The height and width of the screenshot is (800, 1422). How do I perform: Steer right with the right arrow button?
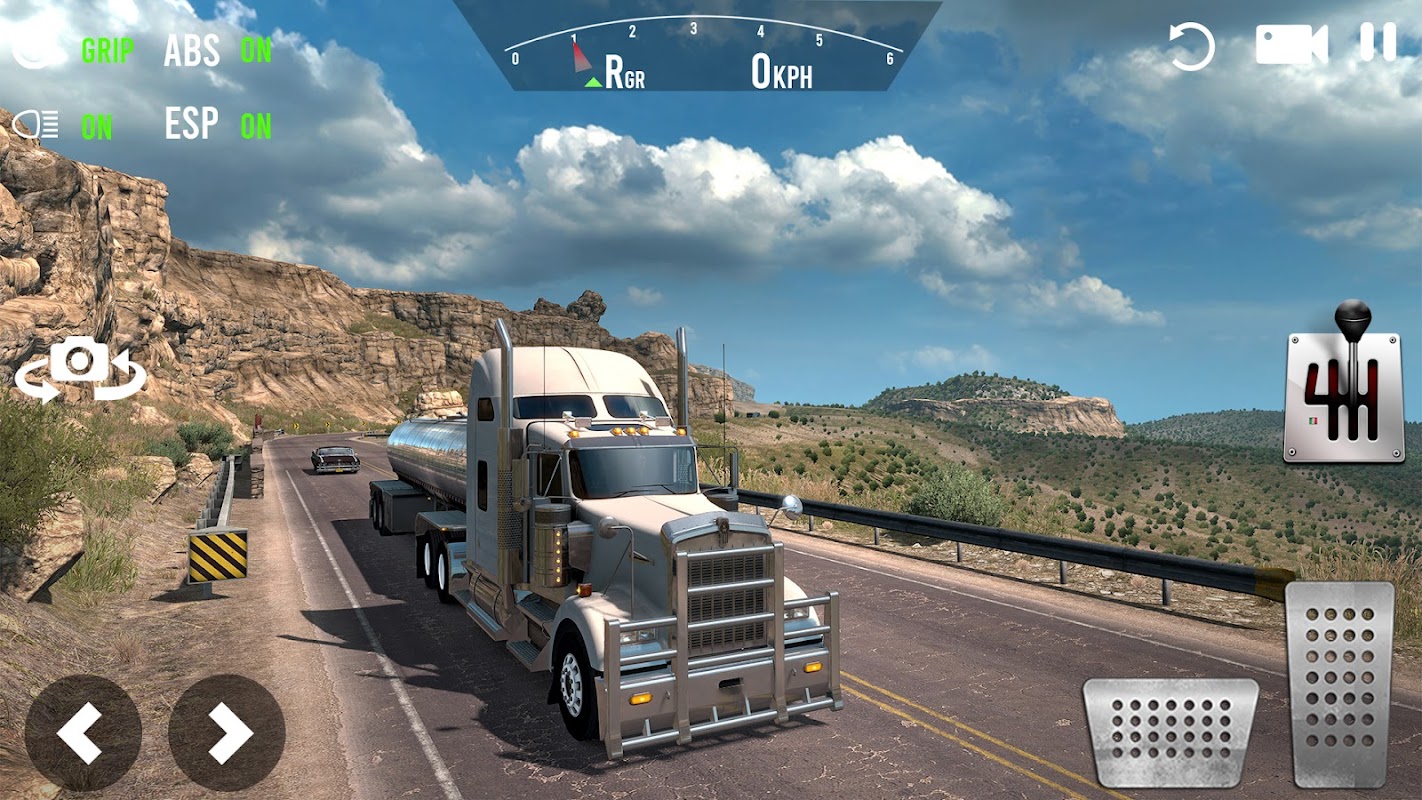point(227,733)
